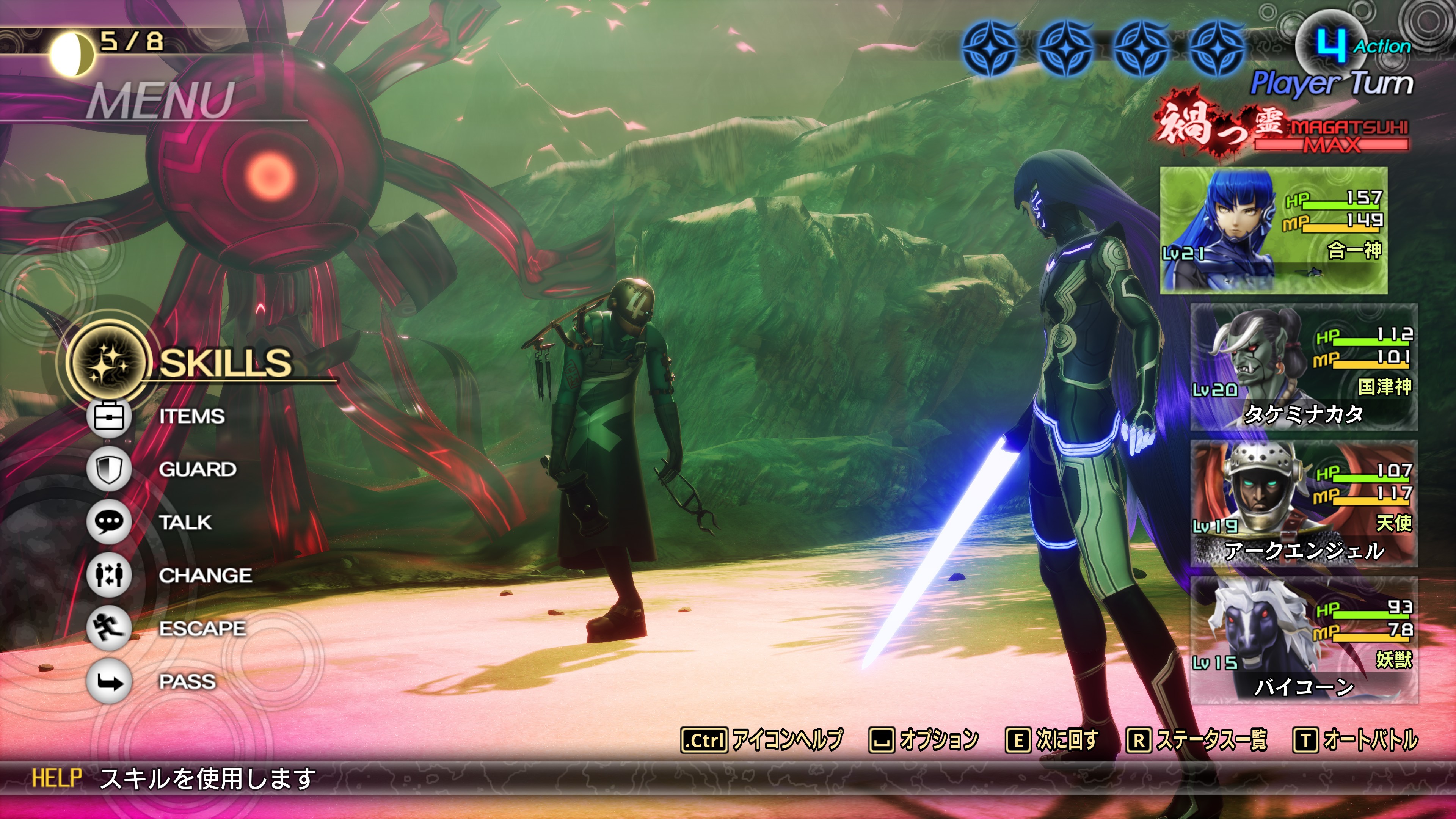Select the blue-haired protagonist party panel
This screenshot has height=819, width=1456.
click(1274, 230)
